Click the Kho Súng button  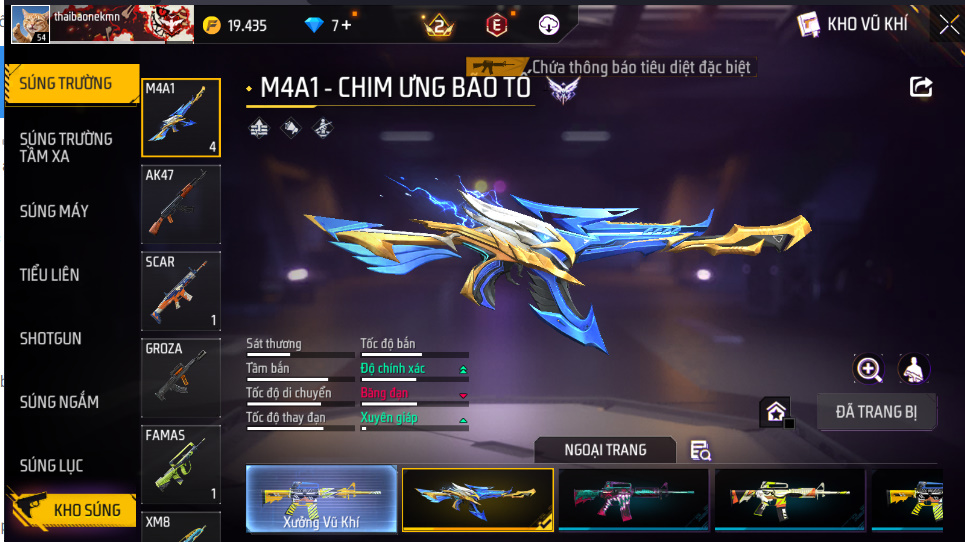72,510
